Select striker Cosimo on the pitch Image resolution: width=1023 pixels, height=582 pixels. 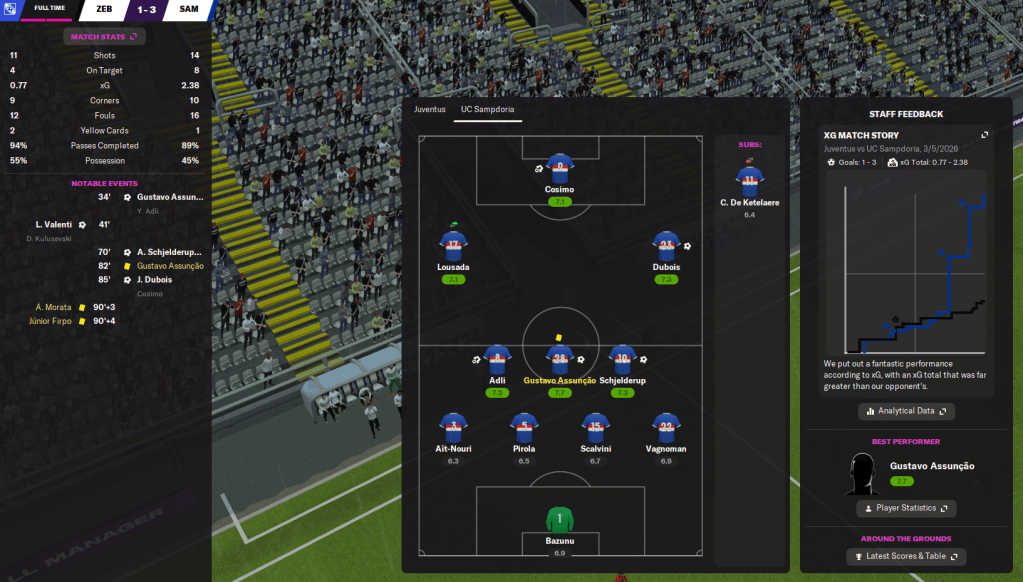tap(560, 170)
